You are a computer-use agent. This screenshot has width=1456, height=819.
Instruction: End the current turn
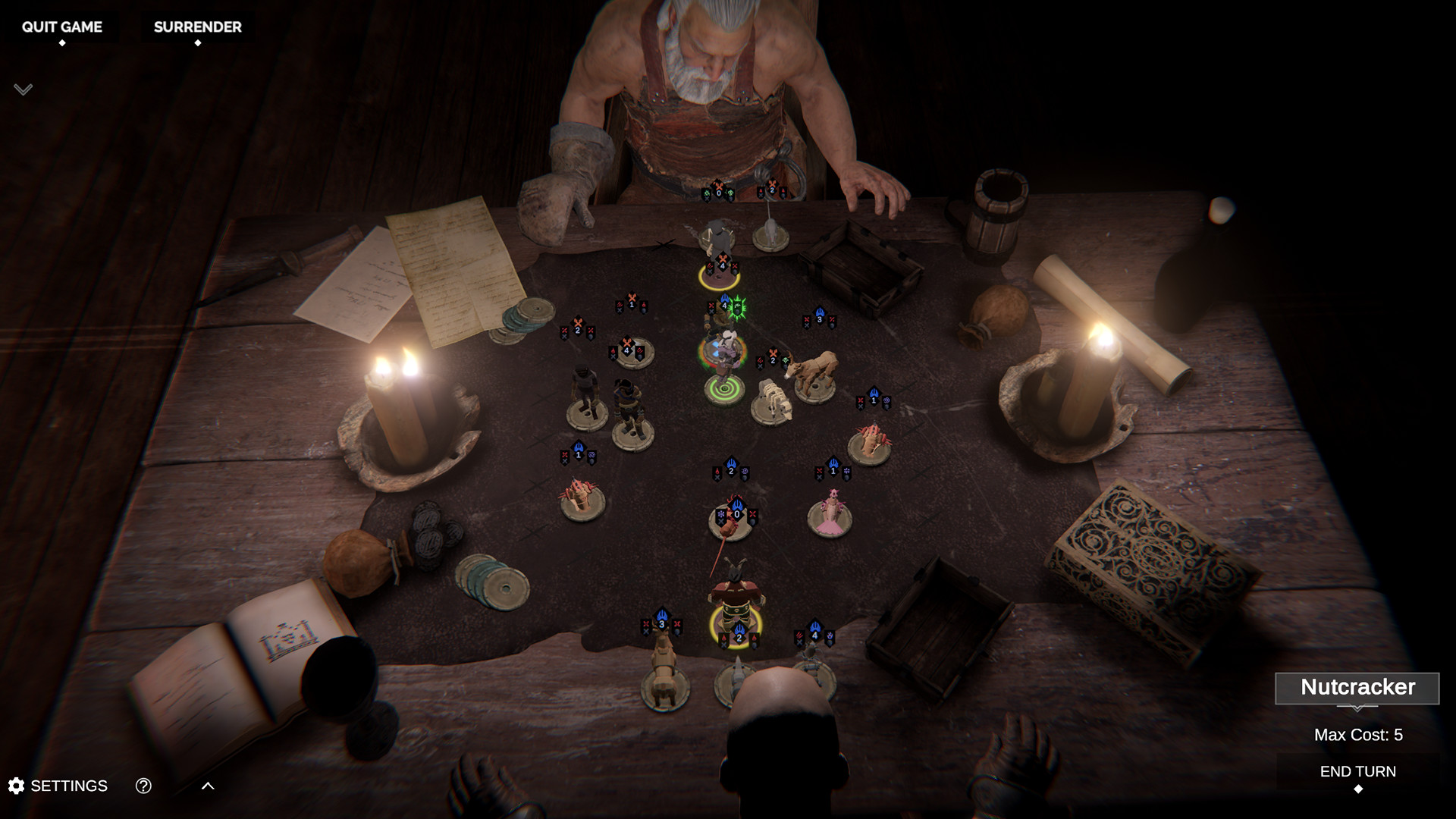1357,772
